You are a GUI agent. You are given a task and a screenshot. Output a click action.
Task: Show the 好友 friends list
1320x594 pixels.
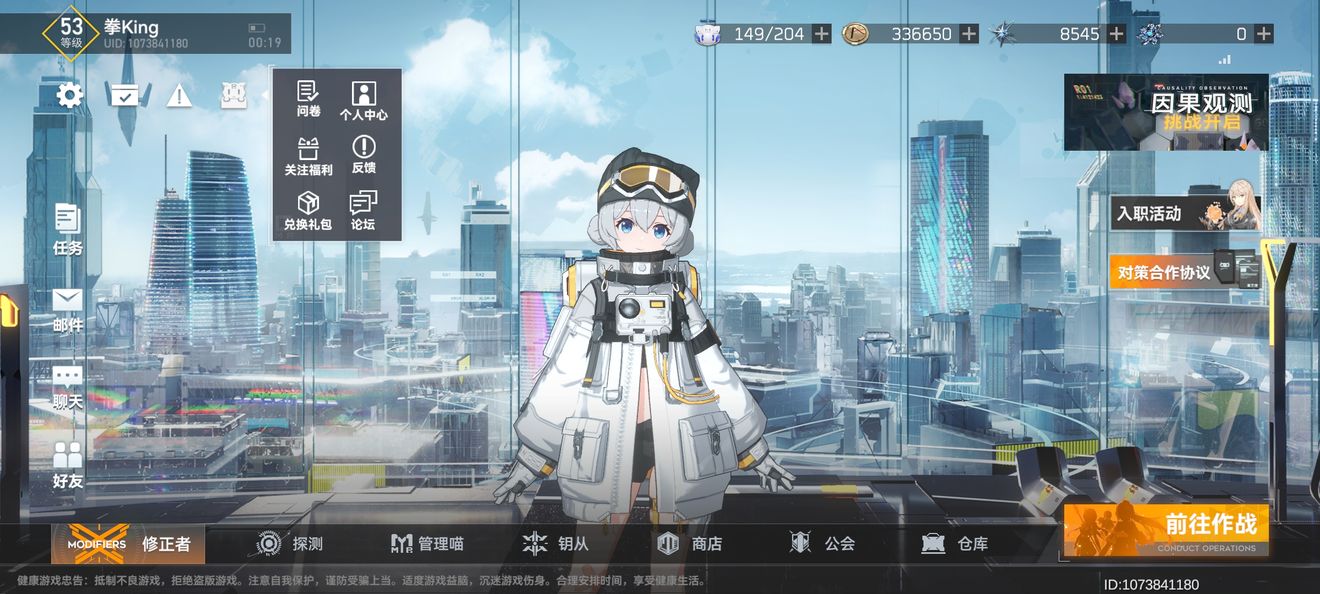(68, 466)
